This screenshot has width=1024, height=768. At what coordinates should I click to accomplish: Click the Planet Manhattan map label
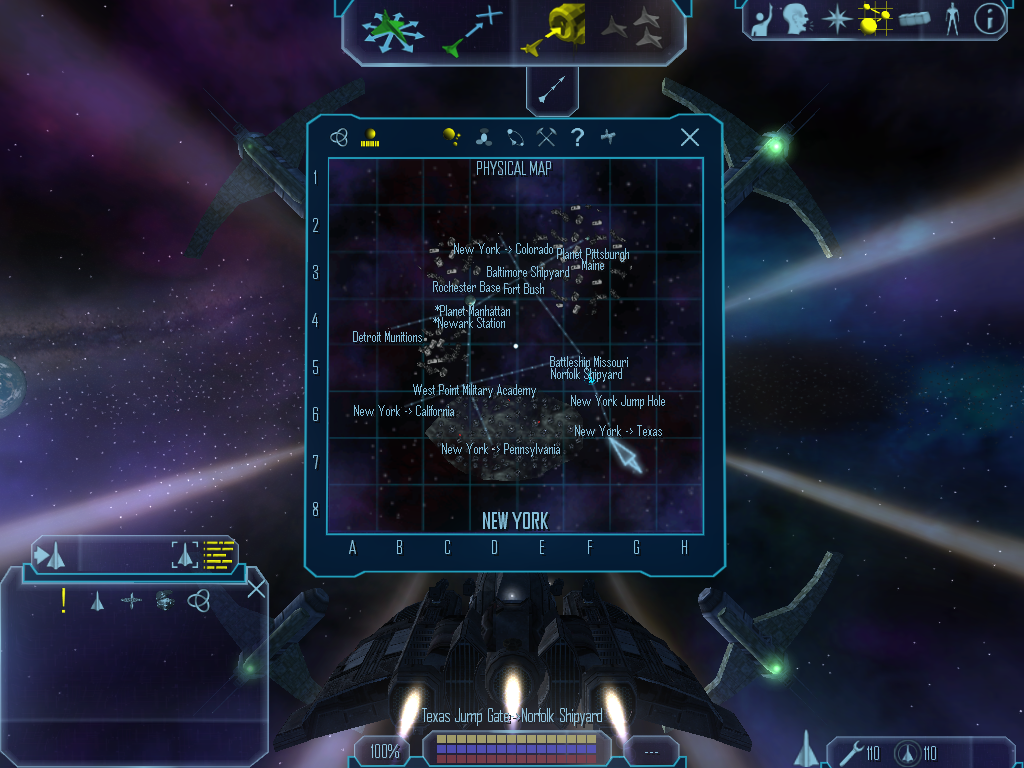[x=474, y=312]
